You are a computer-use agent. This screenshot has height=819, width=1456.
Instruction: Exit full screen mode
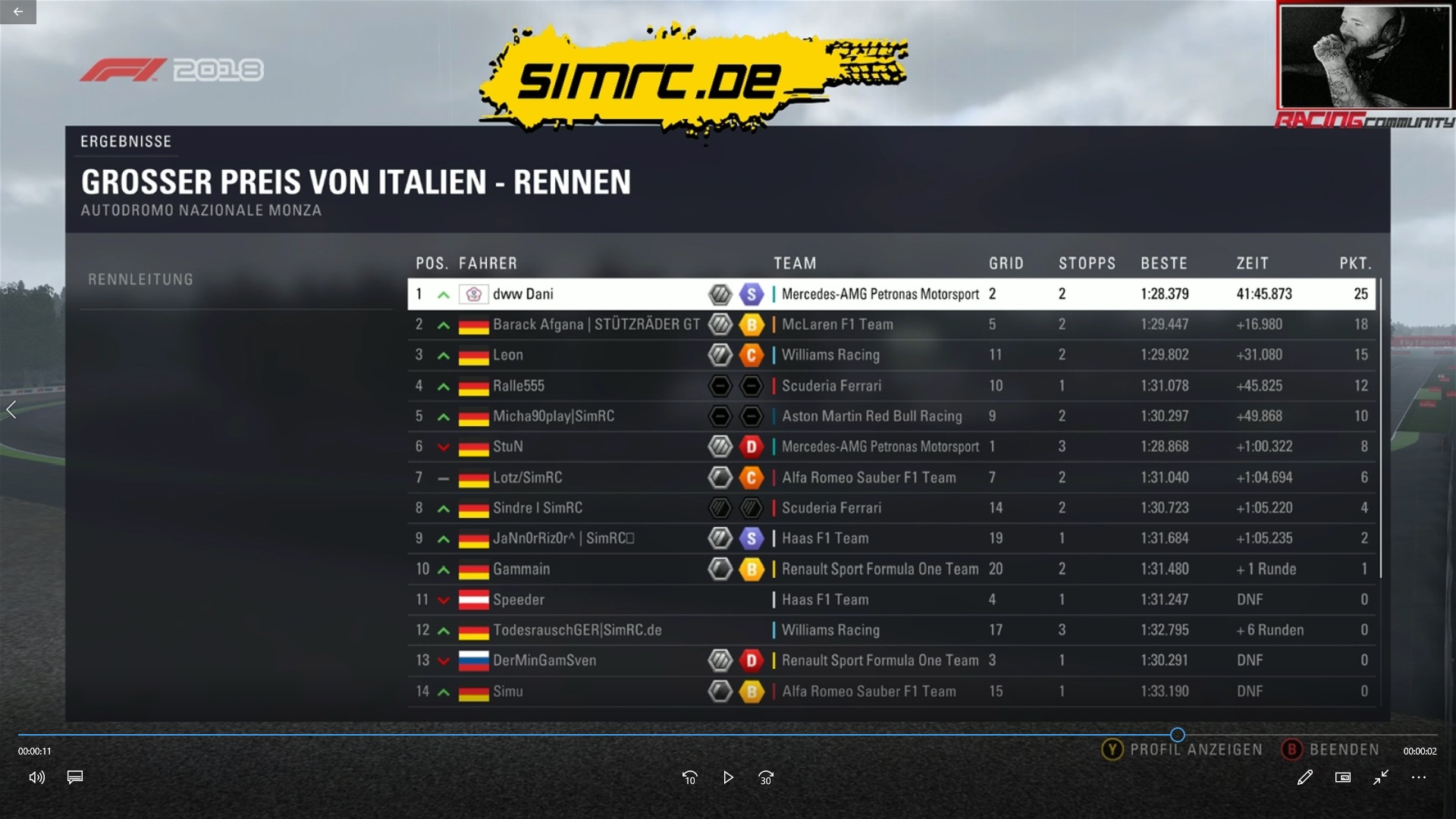1381,777
